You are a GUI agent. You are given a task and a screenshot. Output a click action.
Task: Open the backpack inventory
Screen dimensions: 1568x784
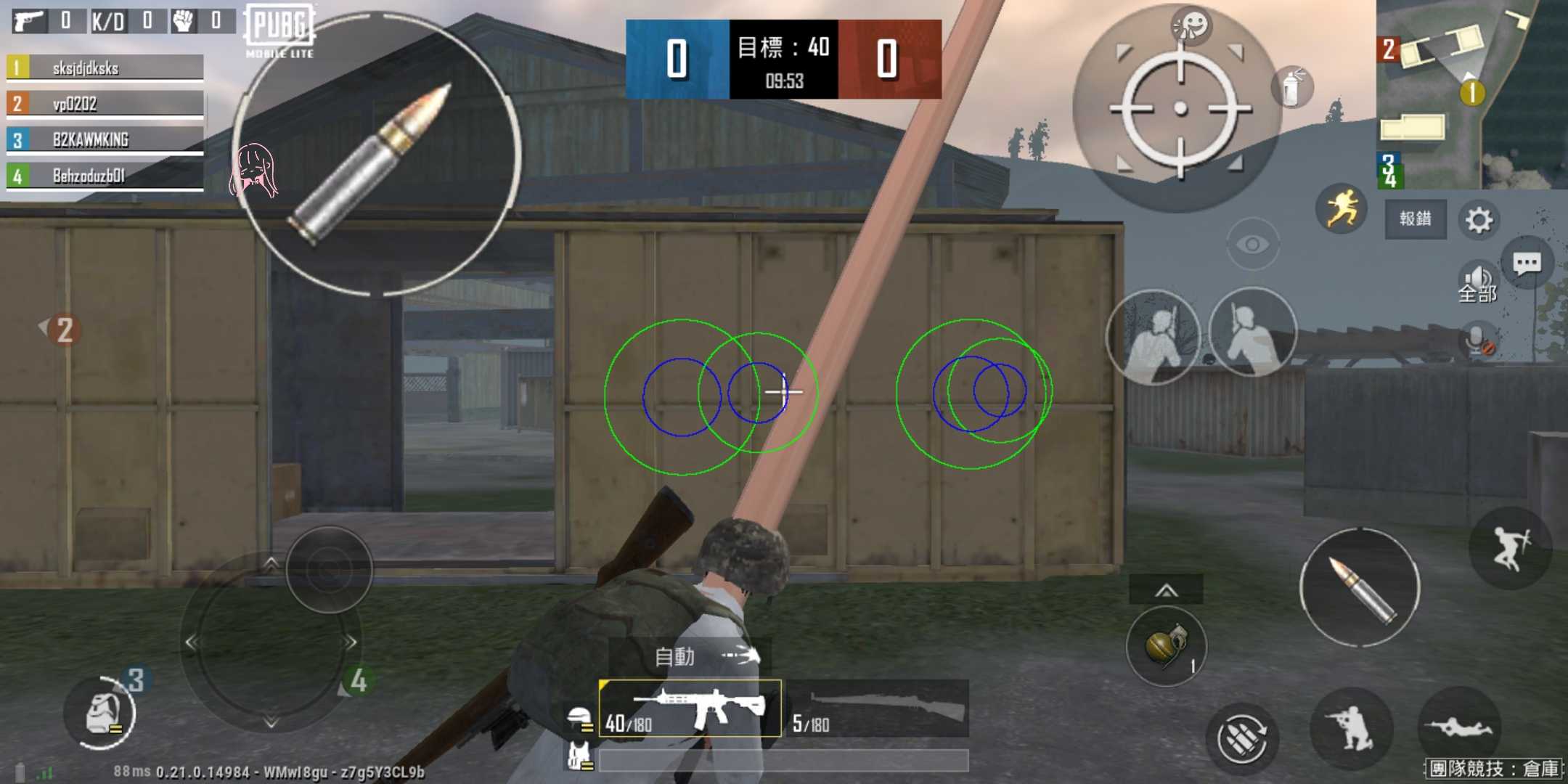[100, 714]
